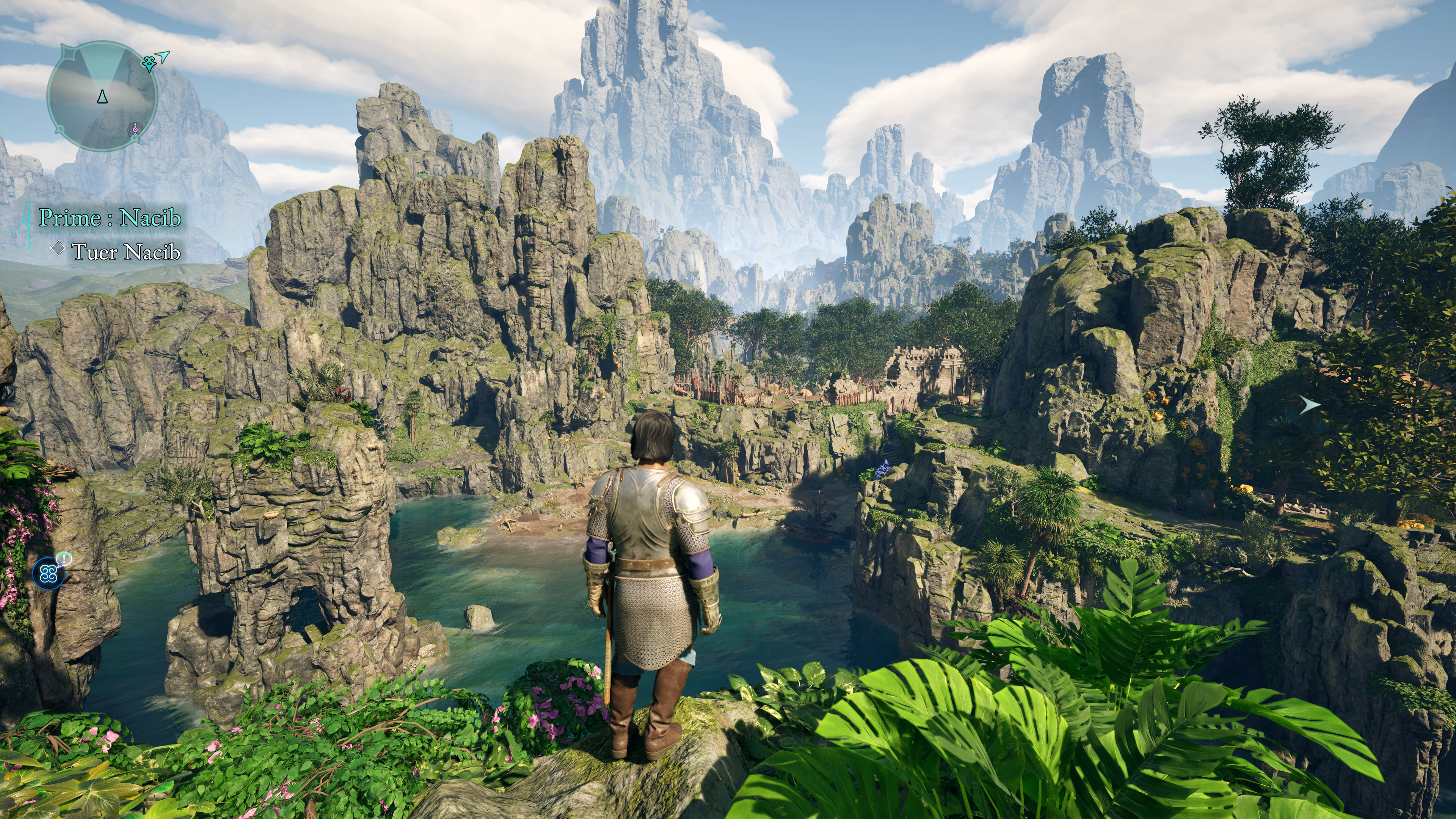Viewport: 1456px width, 819px height.
Task: Open the "Prime : Nacib" quest tracker
Action: coord(110,218)
